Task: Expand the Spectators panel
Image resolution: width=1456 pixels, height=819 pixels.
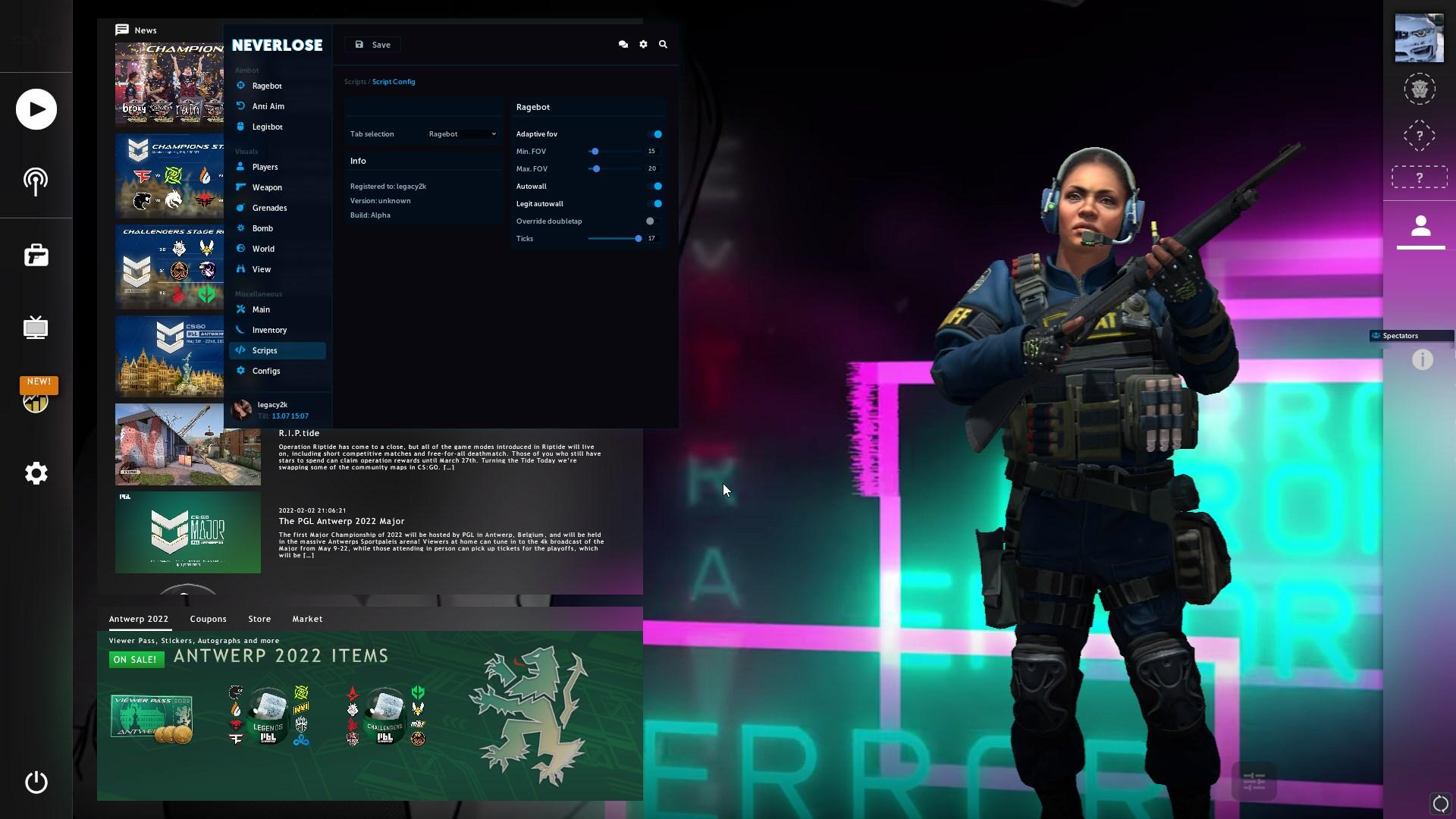Action: [x=1400, y=335]
